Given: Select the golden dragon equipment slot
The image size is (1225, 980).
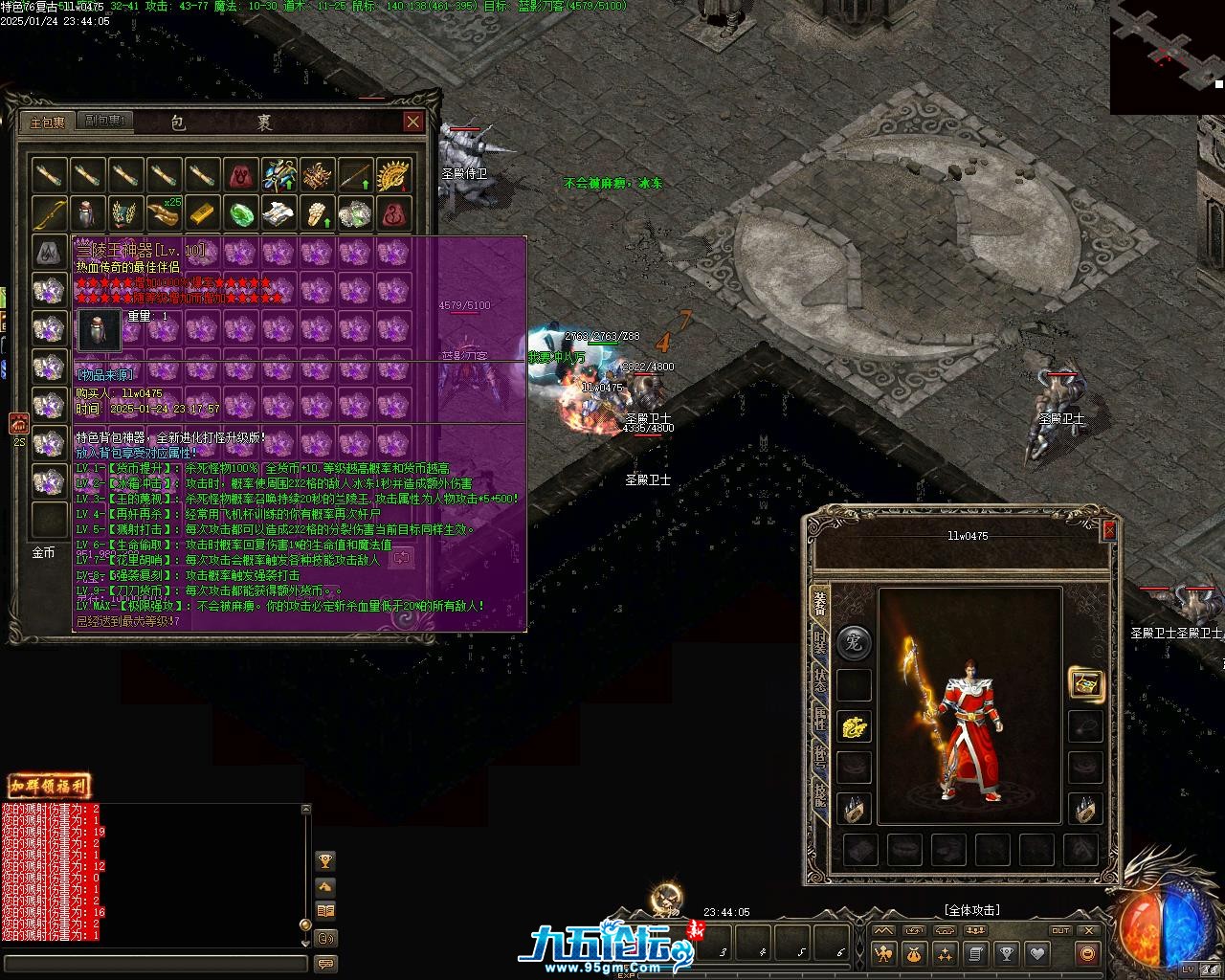Looking at the screenshot, I should tap(854, 727).
